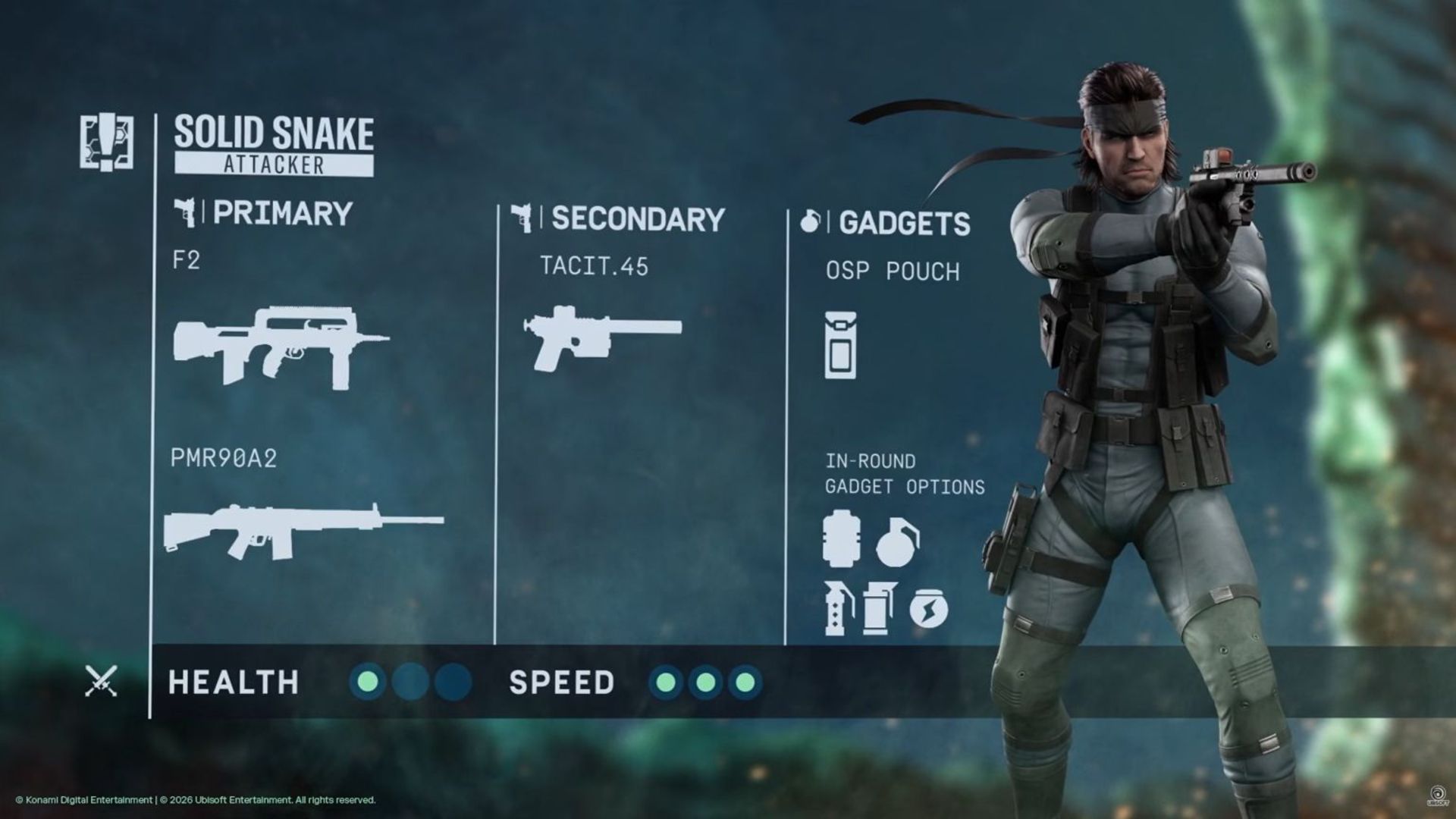Pick the OSP Pouch gadget icon
This screenshot has width=1456, height=819.
coord(840,345)
